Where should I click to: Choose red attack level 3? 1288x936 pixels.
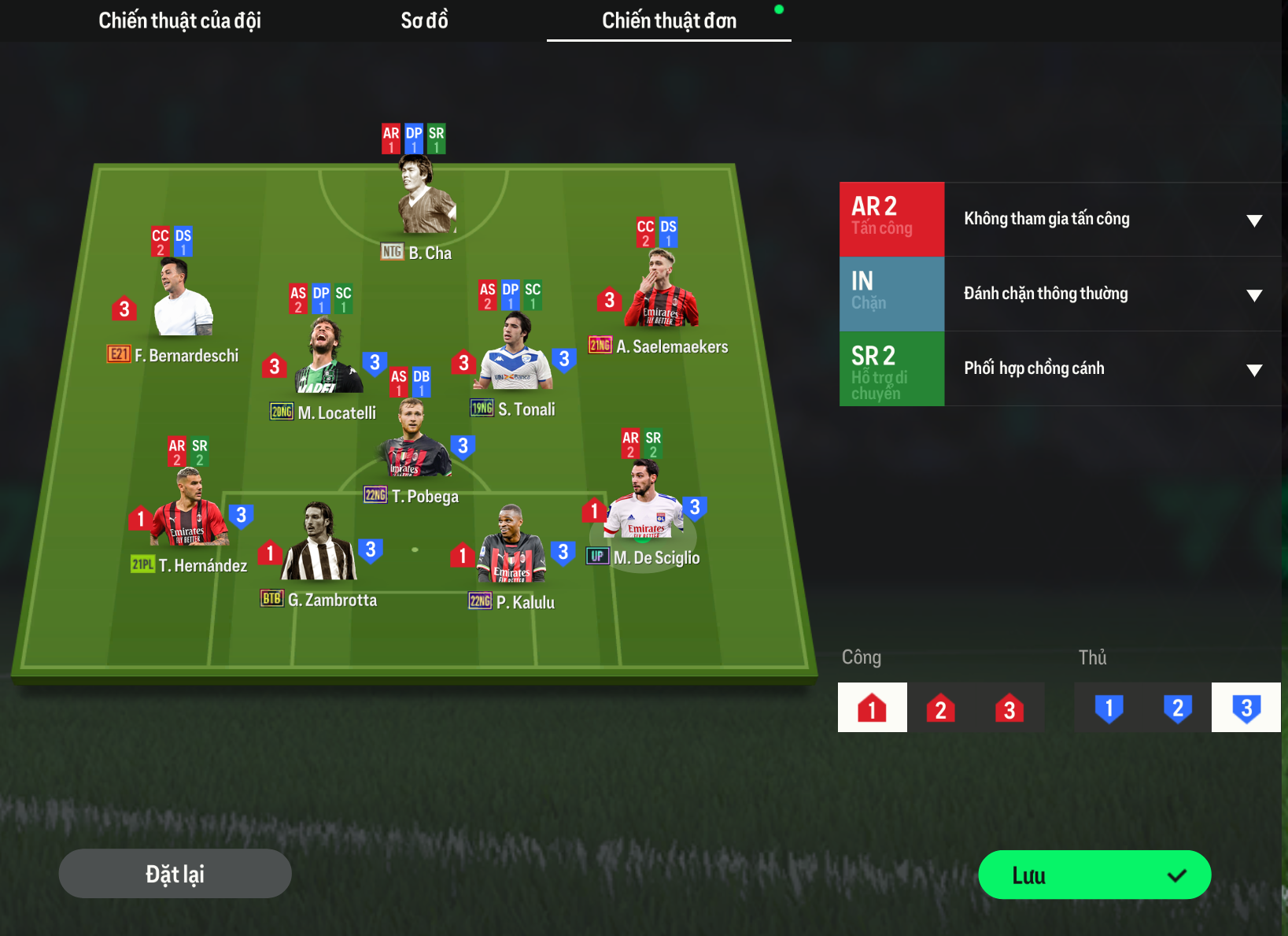[x=1009, y=708]
